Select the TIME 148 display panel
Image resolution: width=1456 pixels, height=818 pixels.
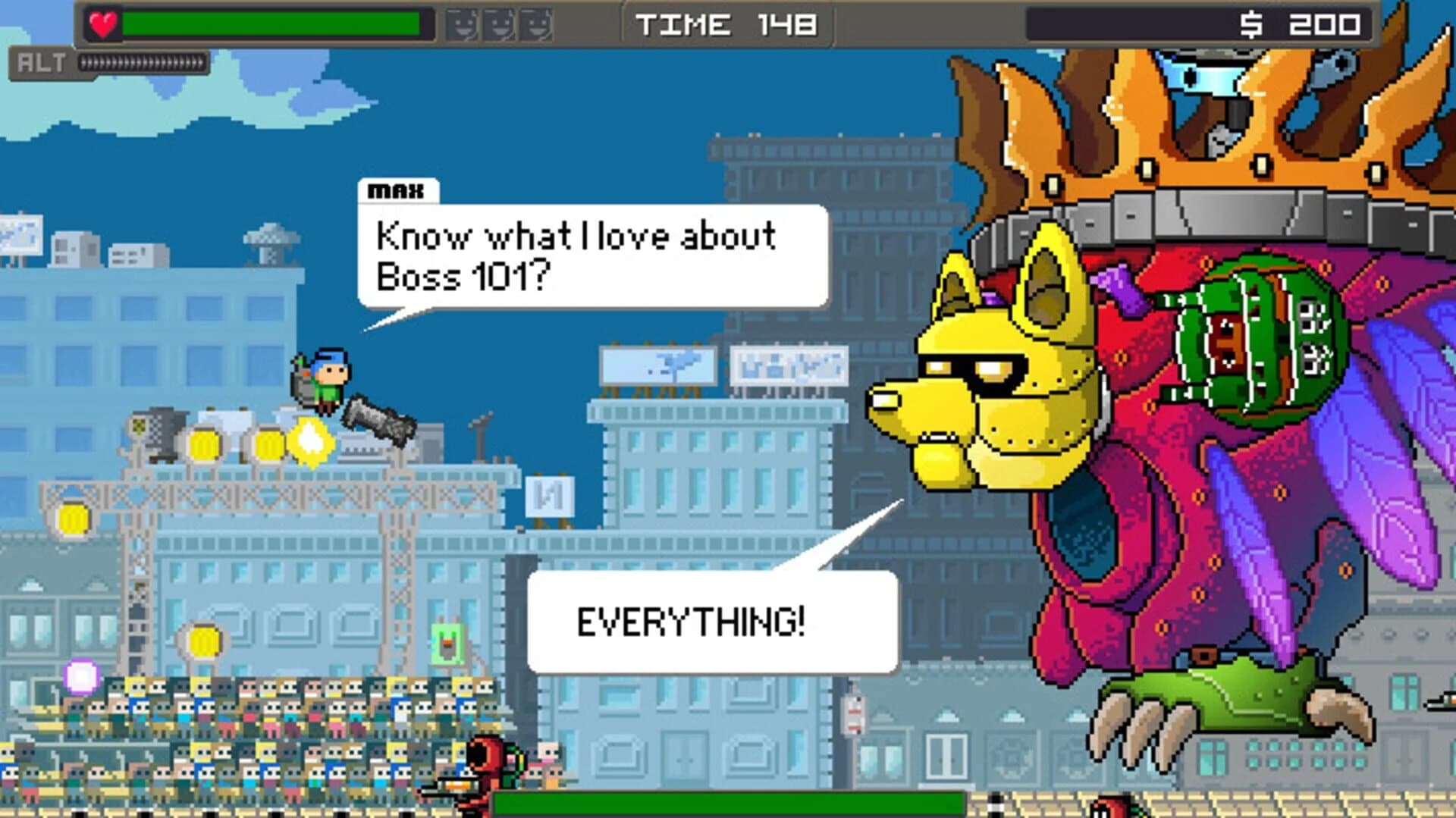[728, 24]
